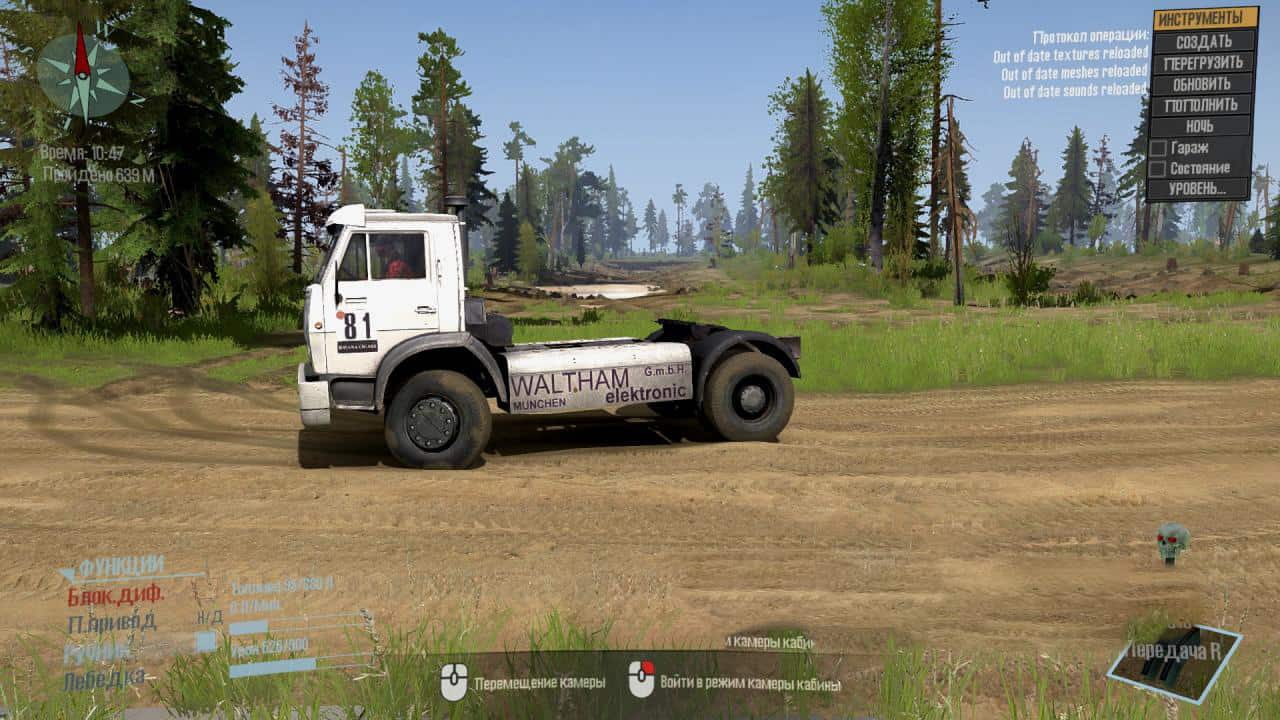Activate the ОБНОВИТЬ button
Screen dimensions: 1280x720
(1204, 84)
